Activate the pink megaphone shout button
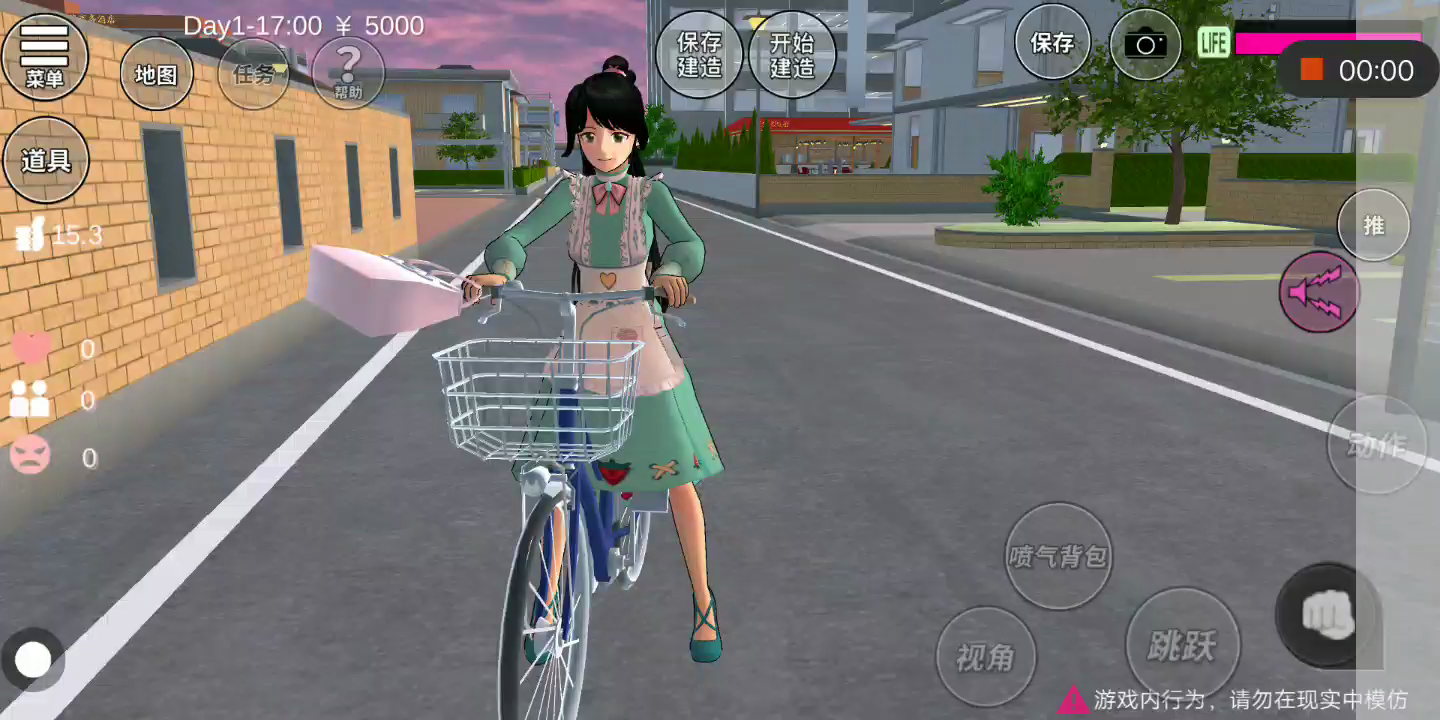Image resolution: width=1440 pixels, height=720 pixels. click(x=1320, y=292)
